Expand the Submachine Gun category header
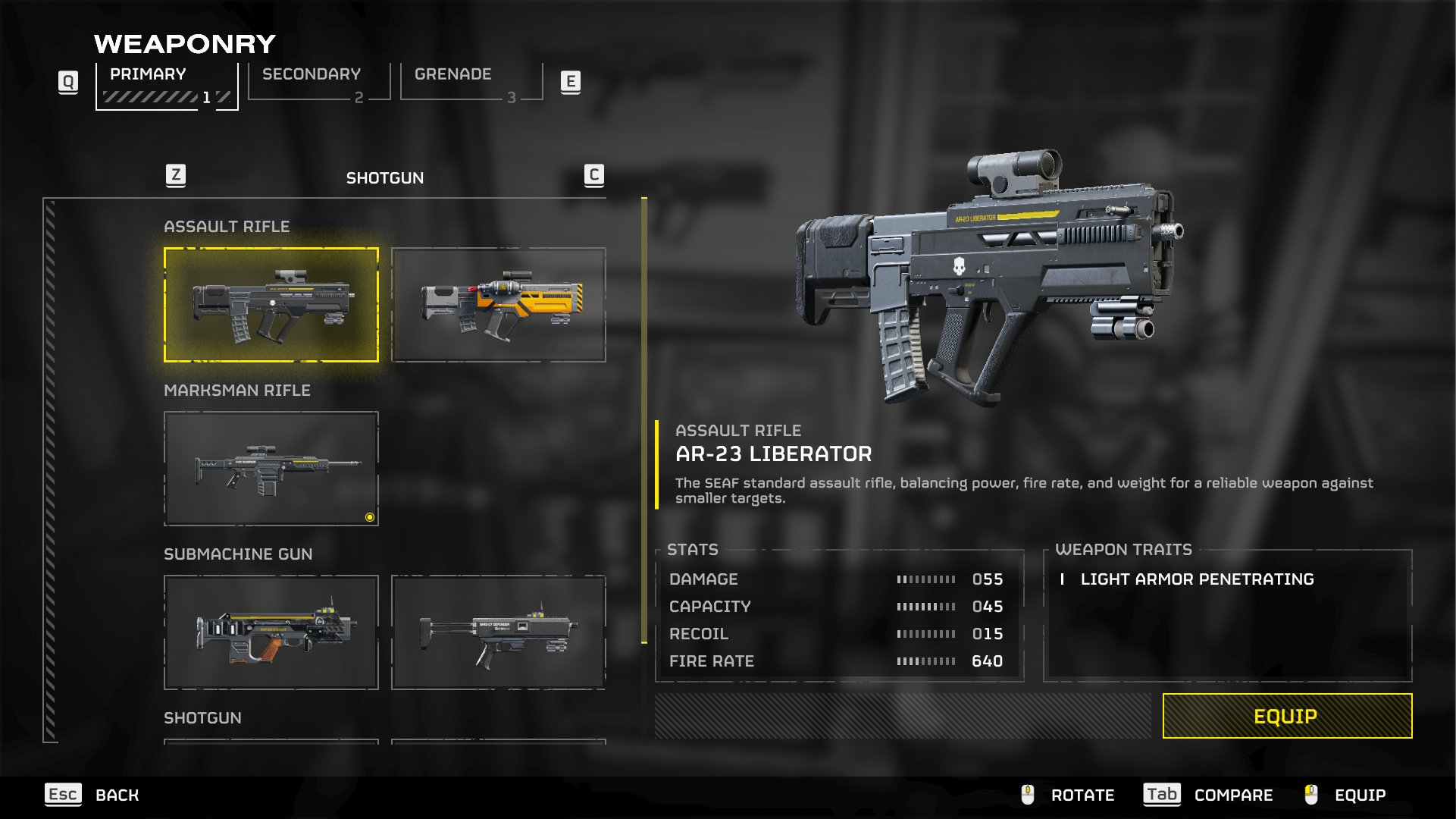This screenshot has height=819, width=1456. pos(237,554)
